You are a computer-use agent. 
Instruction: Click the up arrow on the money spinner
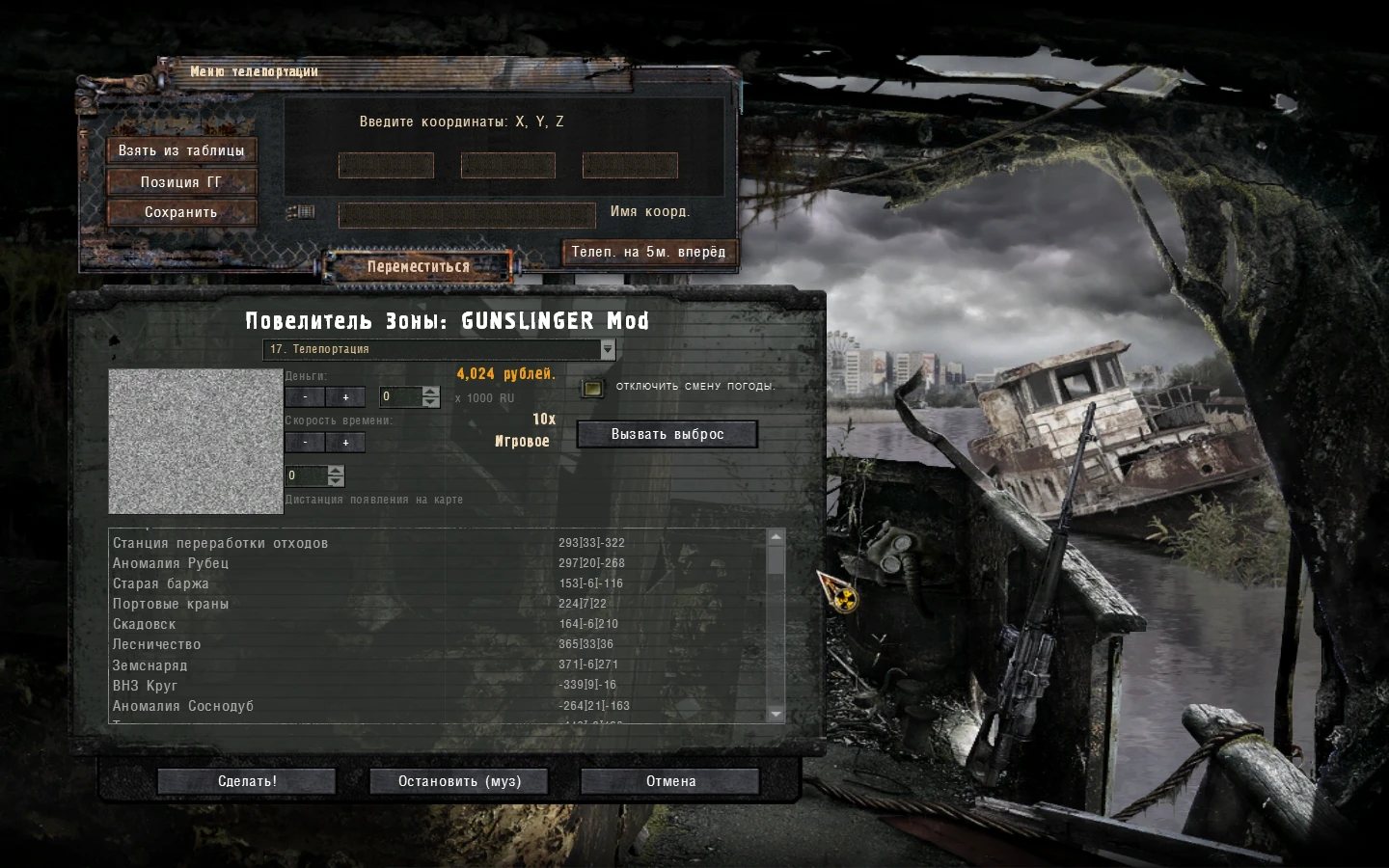430,392
